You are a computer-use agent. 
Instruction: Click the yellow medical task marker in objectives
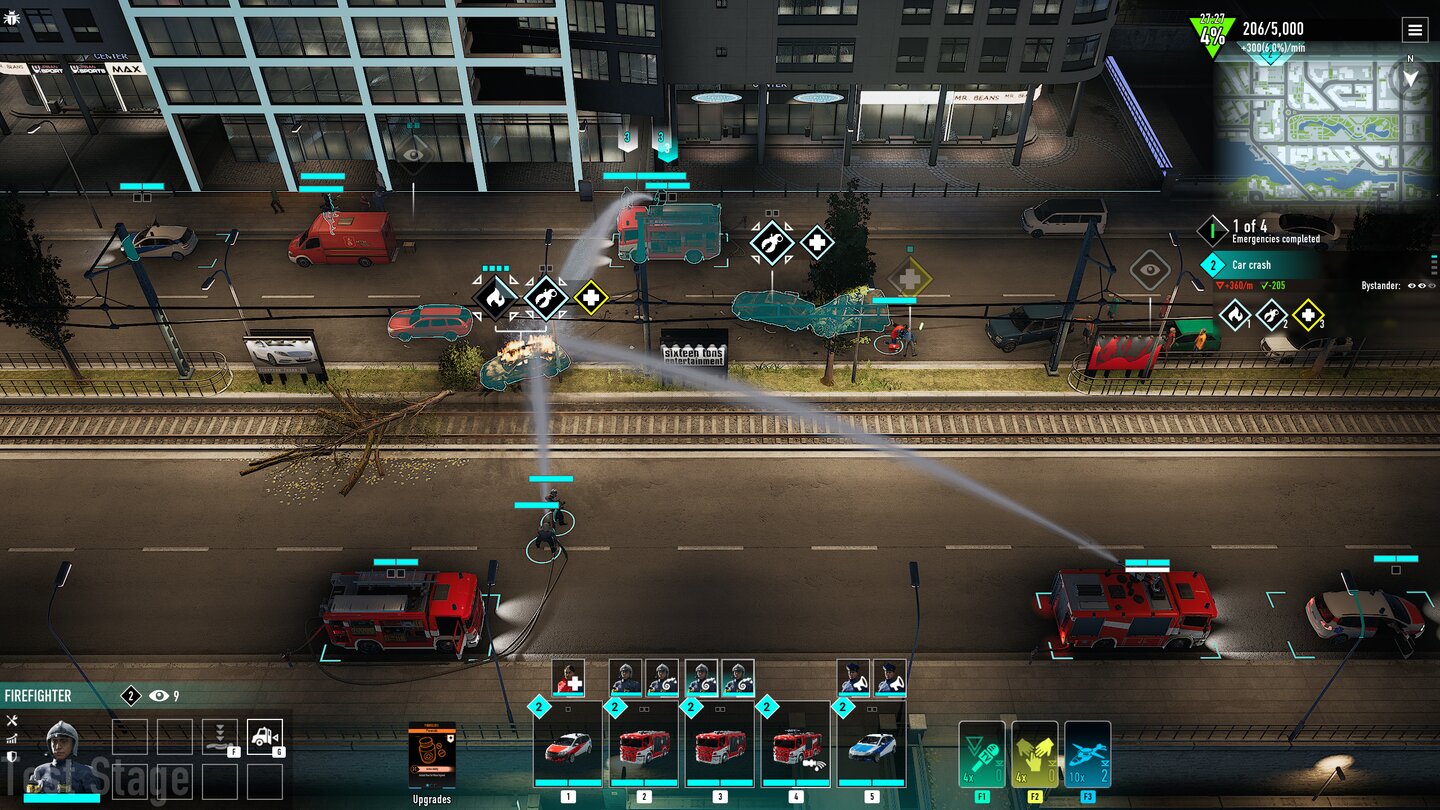(1308, 315)
